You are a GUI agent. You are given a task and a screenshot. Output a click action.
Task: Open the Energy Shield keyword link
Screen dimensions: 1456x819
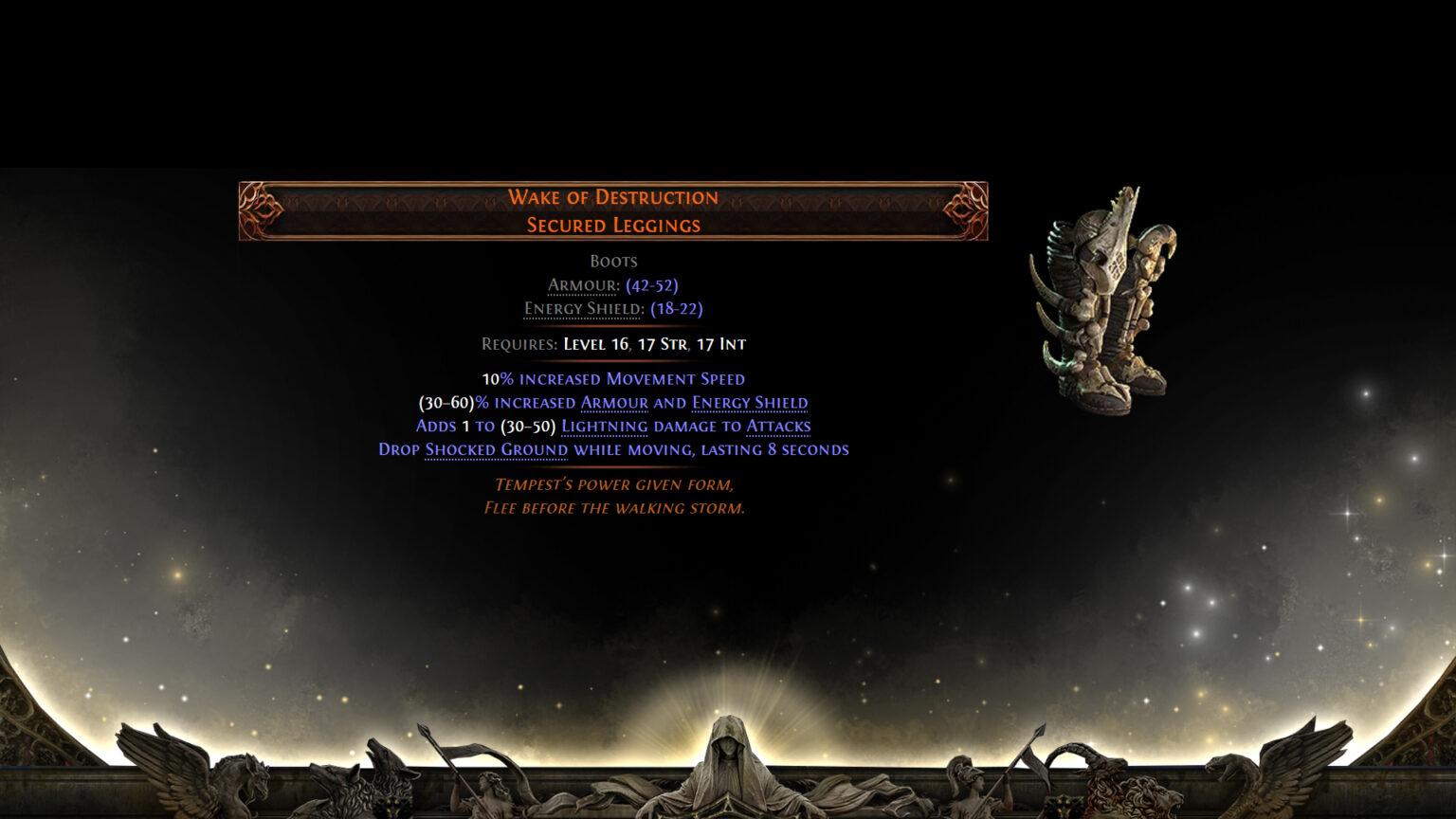point(582,308)
